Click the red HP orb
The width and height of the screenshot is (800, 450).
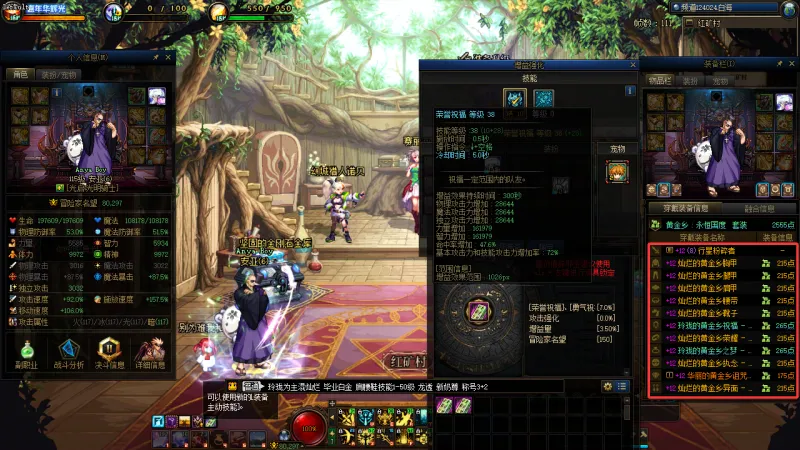pyautogui.click(x=308, y=426)
